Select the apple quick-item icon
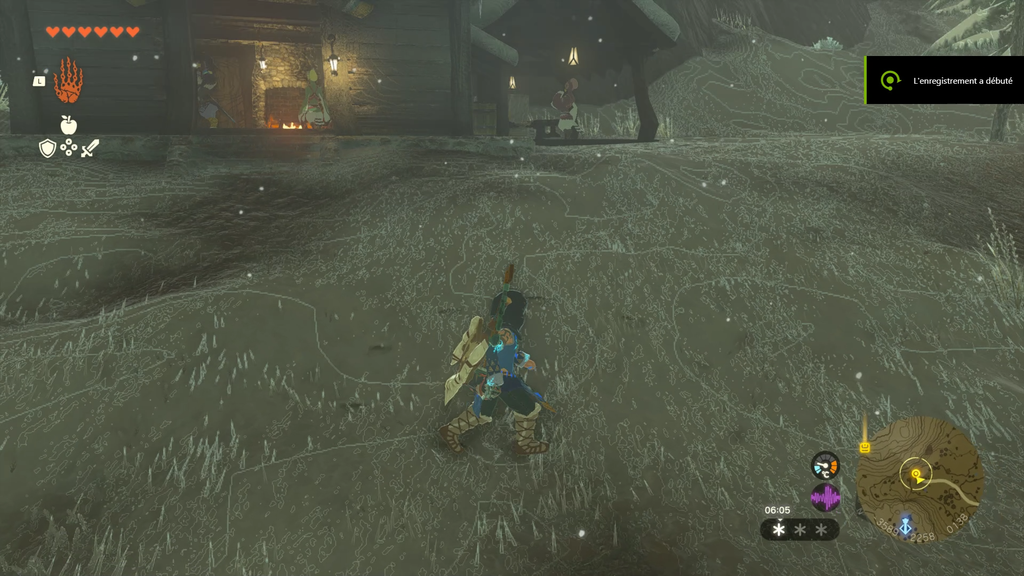 [x=68, y=125]
